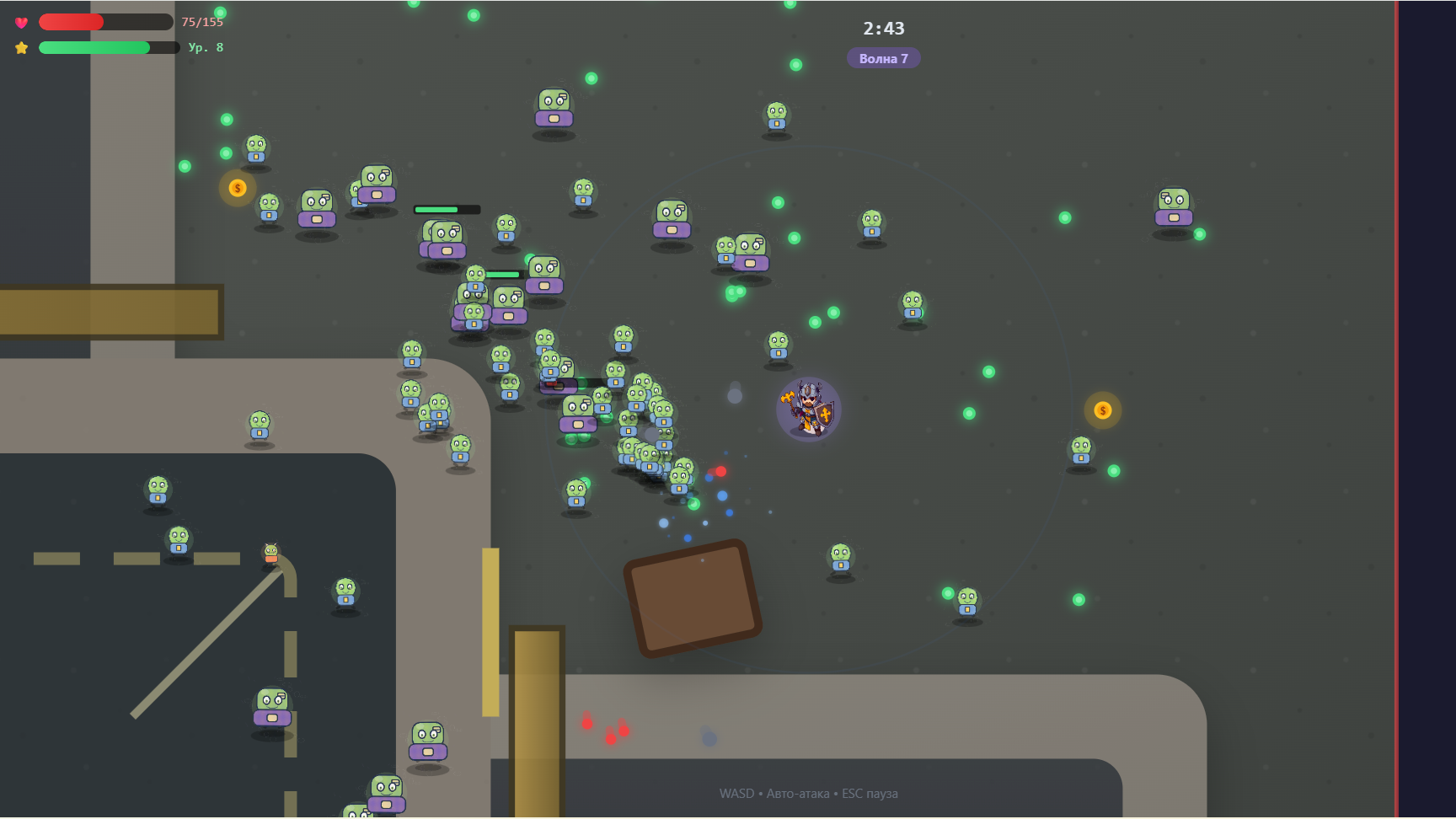Click the Ур. 8 level label
Viewport: 1456px width, 819px height.
point(205,48)
